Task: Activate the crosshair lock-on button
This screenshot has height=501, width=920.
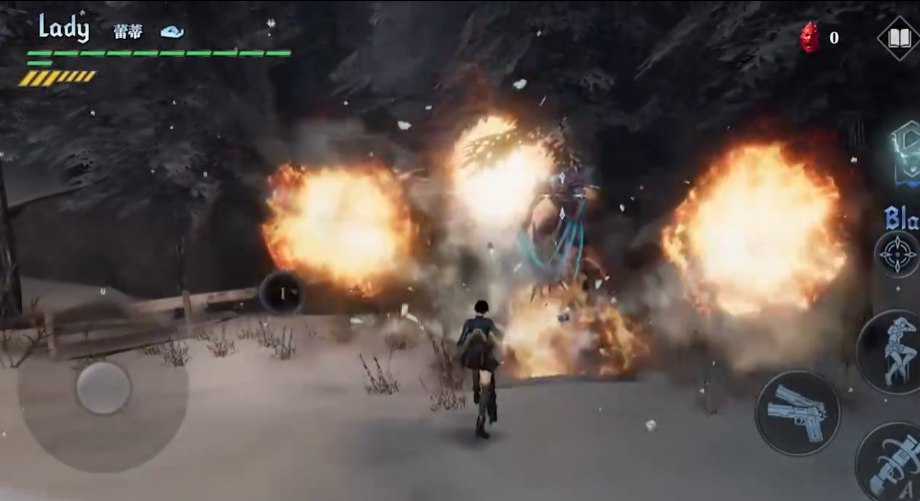Action: (x=895, y=254)
